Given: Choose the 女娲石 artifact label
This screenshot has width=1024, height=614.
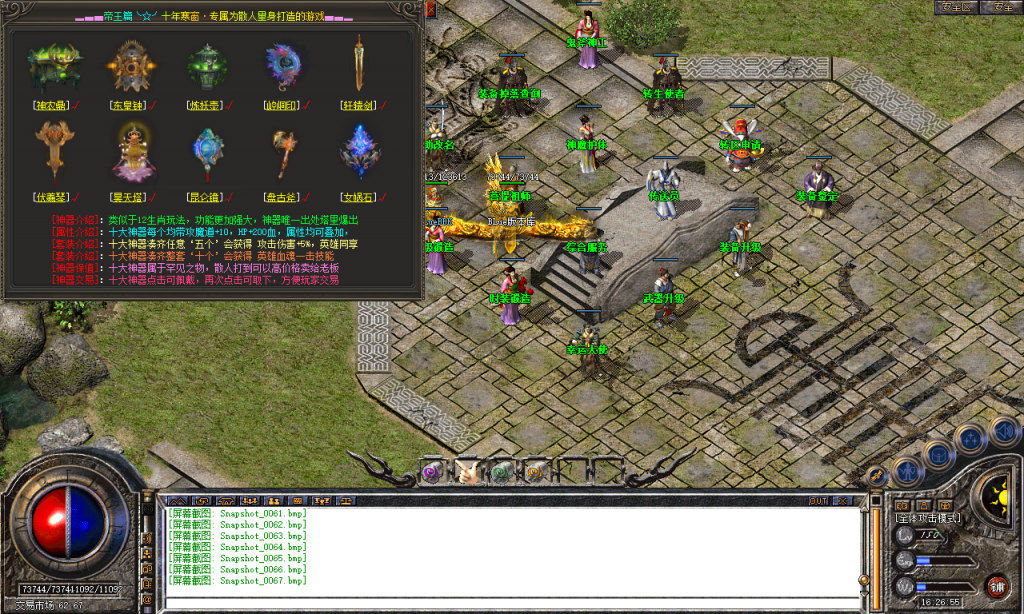Looking at the screenshot, I should pyautogui.click(x=359, y=198).
